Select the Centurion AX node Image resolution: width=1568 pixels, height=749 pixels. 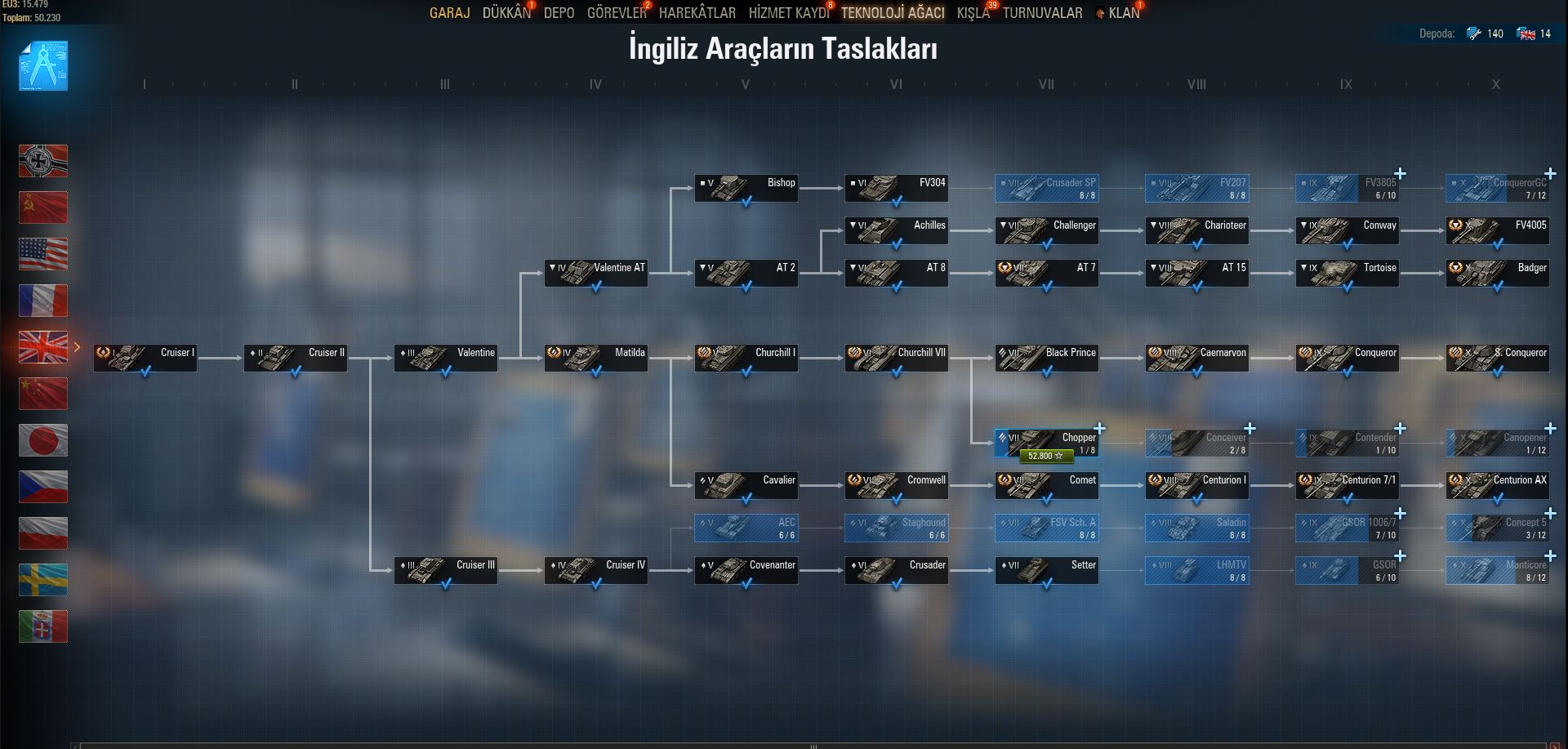tap(1497, 486)
